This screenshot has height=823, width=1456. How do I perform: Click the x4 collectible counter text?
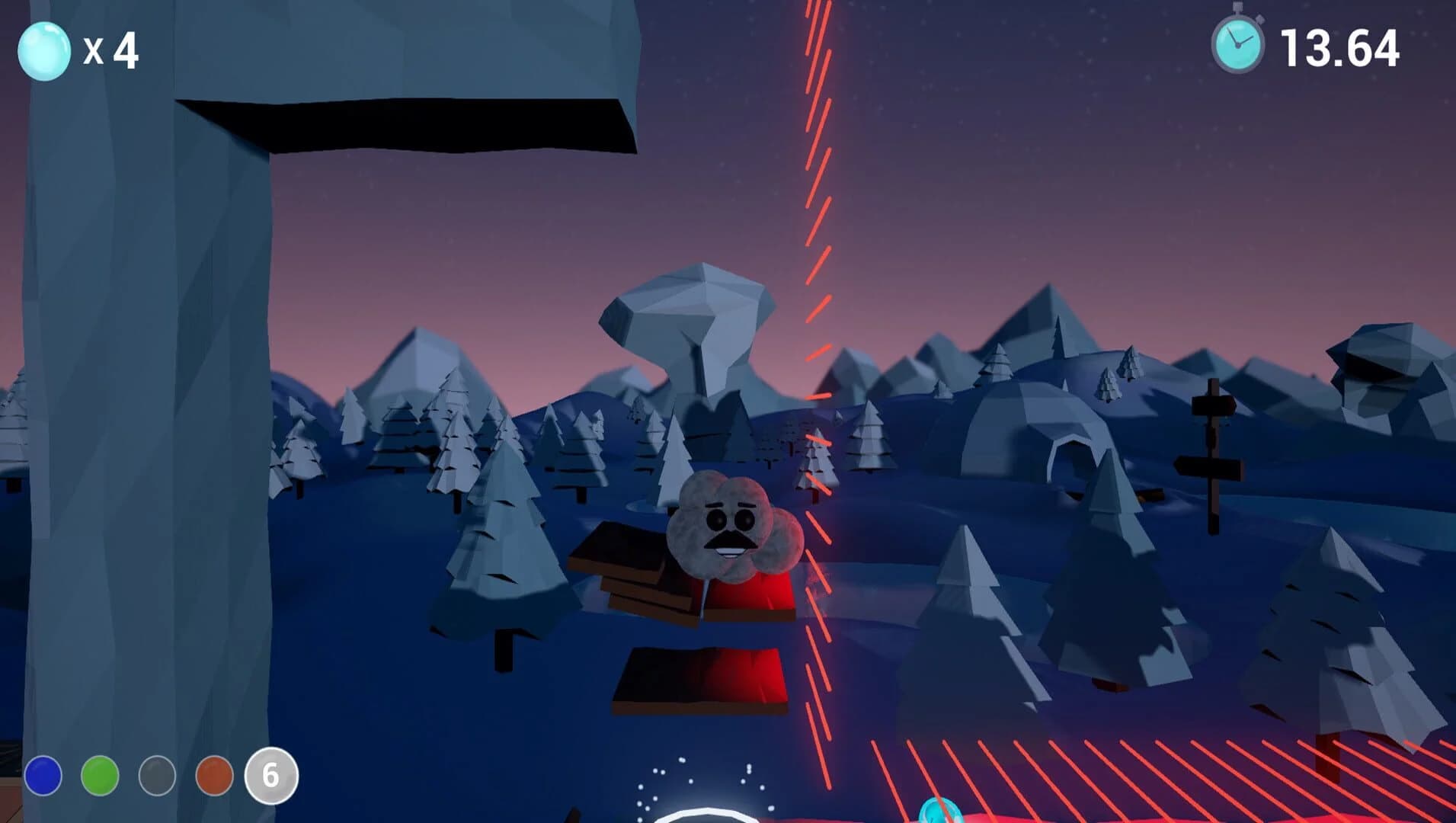111,50
